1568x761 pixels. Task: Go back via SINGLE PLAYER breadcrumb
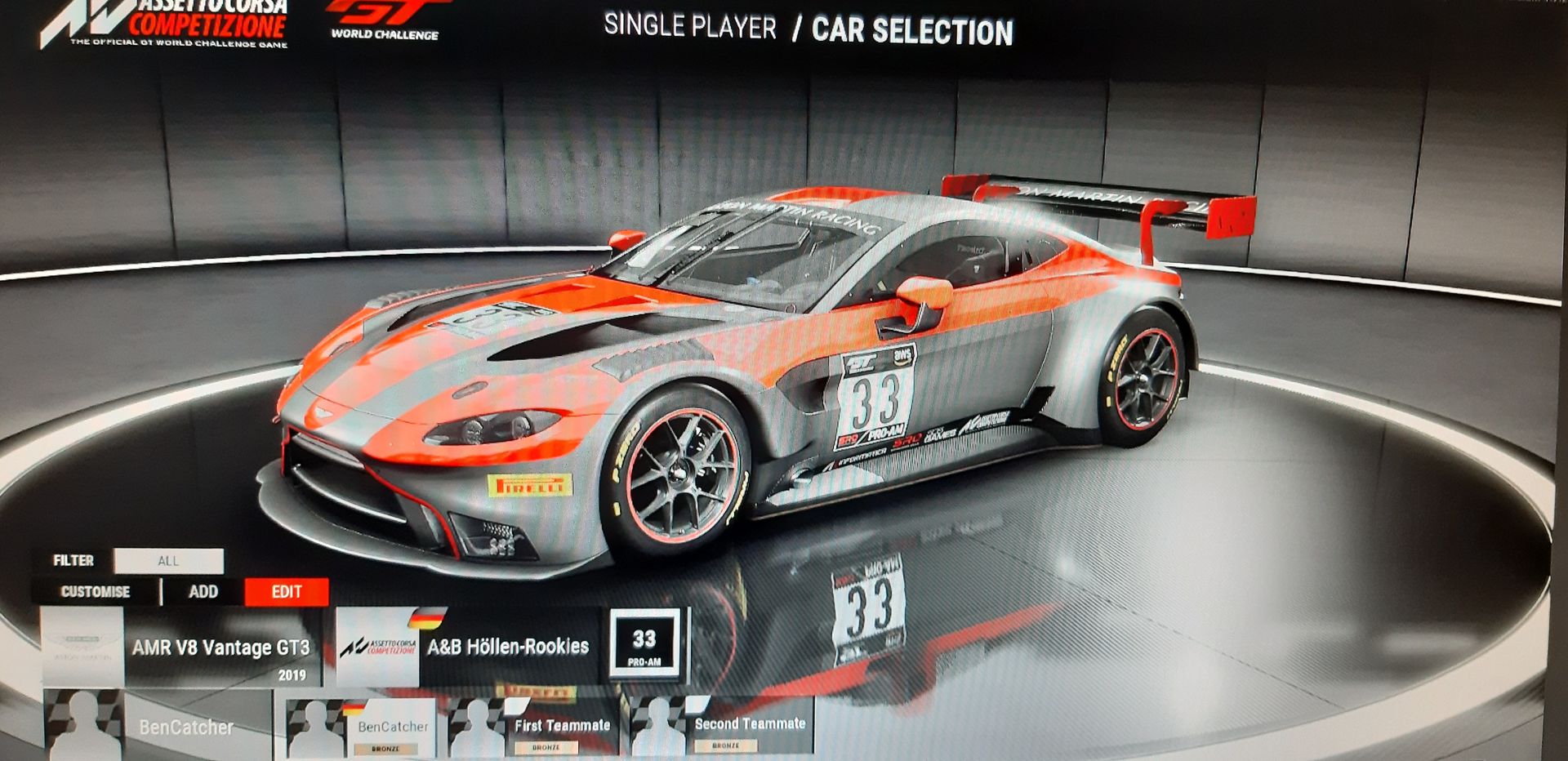690,27
